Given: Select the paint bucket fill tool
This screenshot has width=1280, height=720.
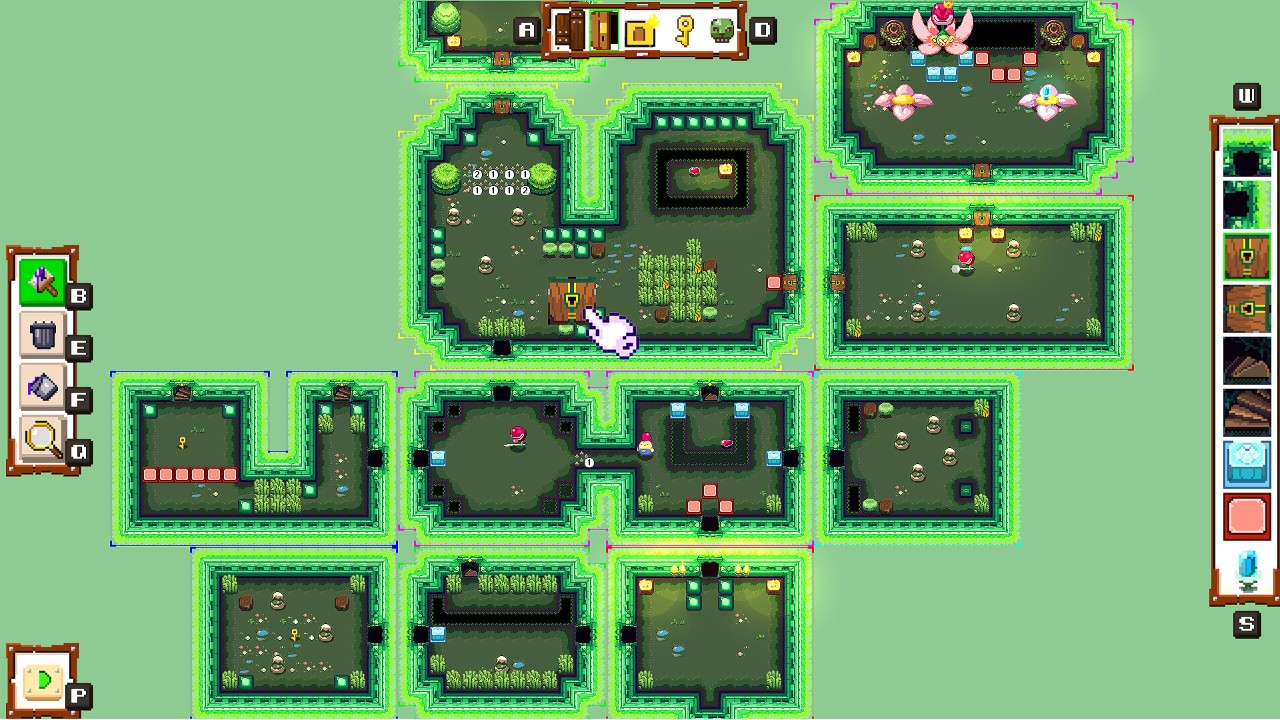Looking at the screenshot, I should (x=42, y=387).
